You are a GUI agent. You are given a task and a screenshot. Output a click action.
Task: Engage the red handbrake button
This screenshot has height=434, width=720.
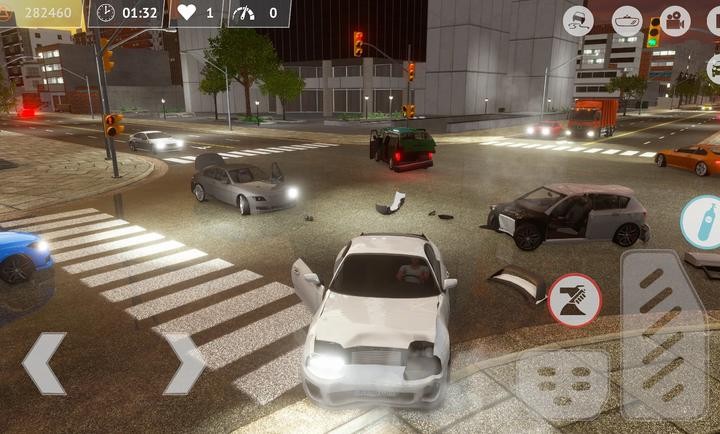click(575, 299)
